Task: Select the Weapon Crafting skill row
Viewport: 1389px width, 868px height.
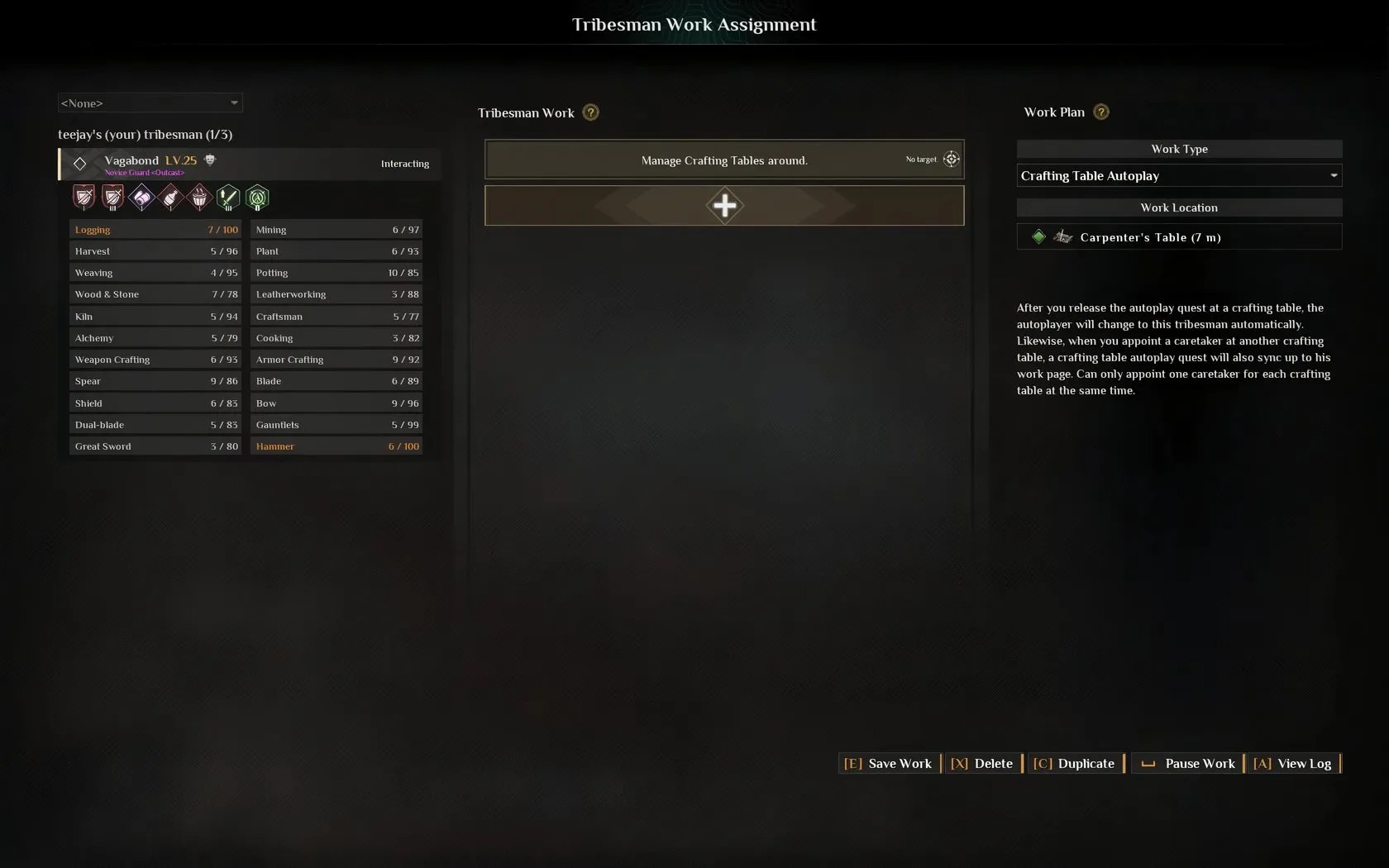Action: tap(155, 360)
